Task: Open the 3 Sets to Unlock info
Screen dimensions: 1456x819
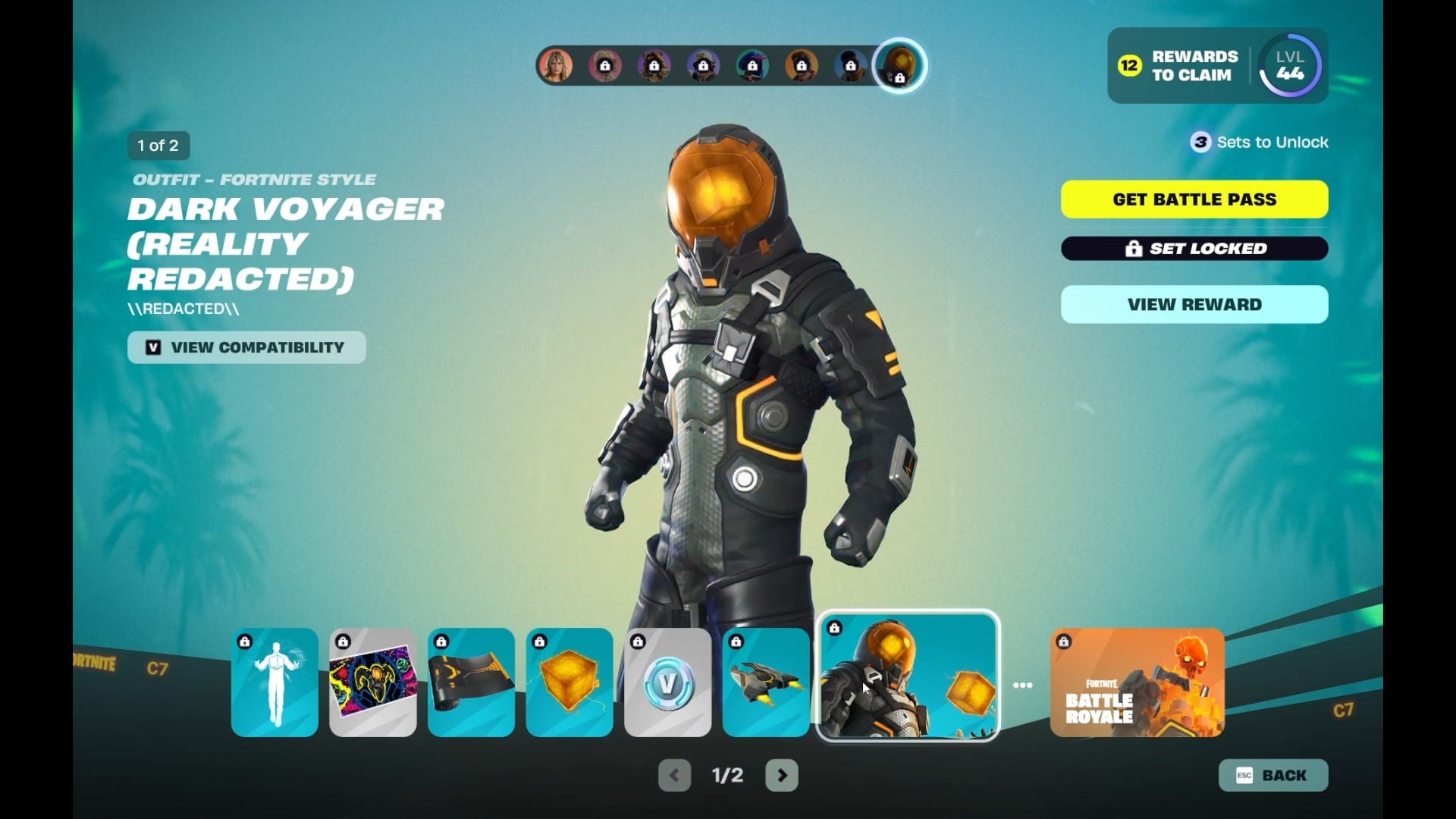Action: point(1259,143)
